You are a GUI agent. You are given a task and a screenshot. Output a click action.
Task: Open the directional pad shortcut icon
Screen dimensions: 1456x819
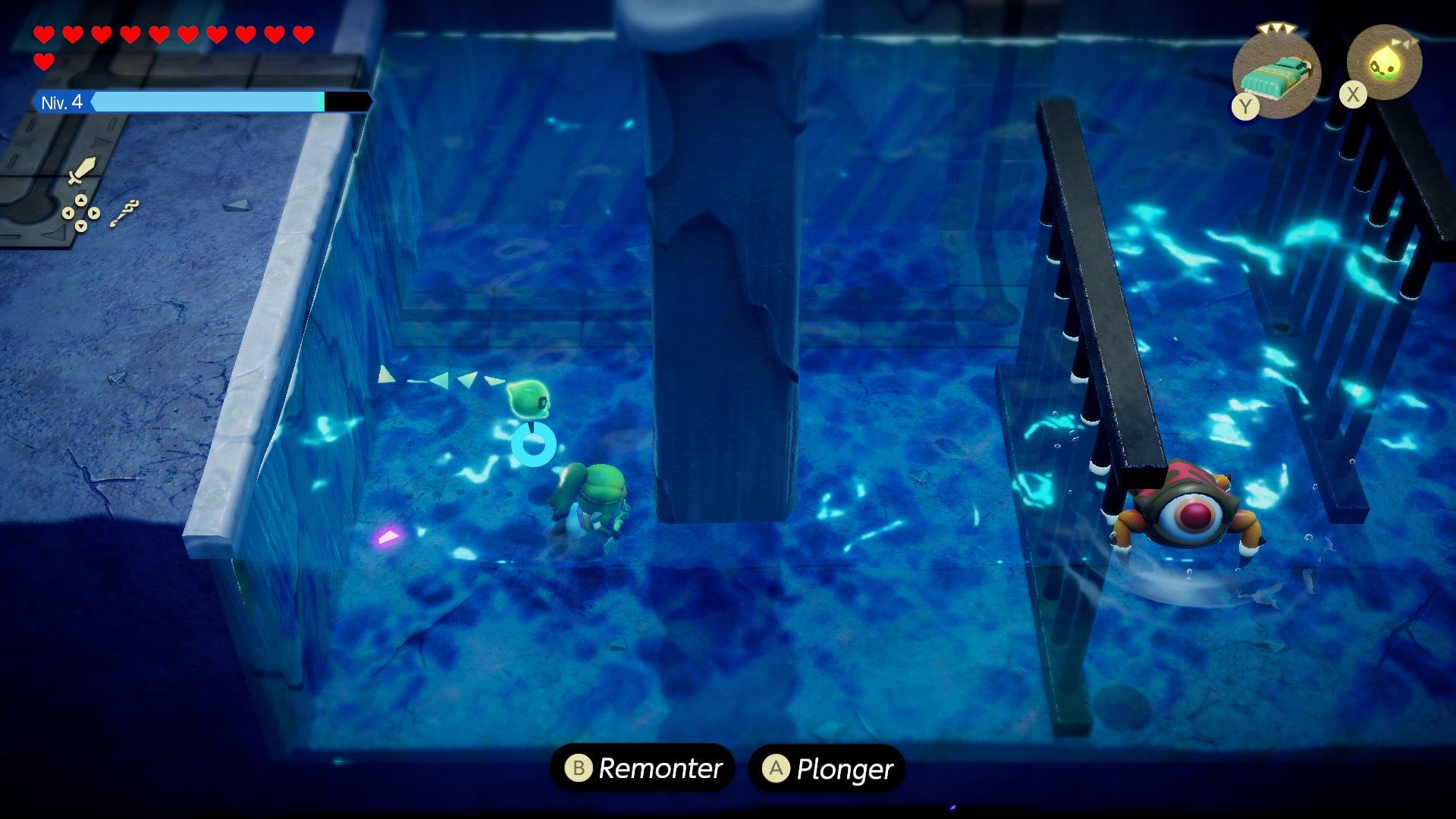click(80, 212)
